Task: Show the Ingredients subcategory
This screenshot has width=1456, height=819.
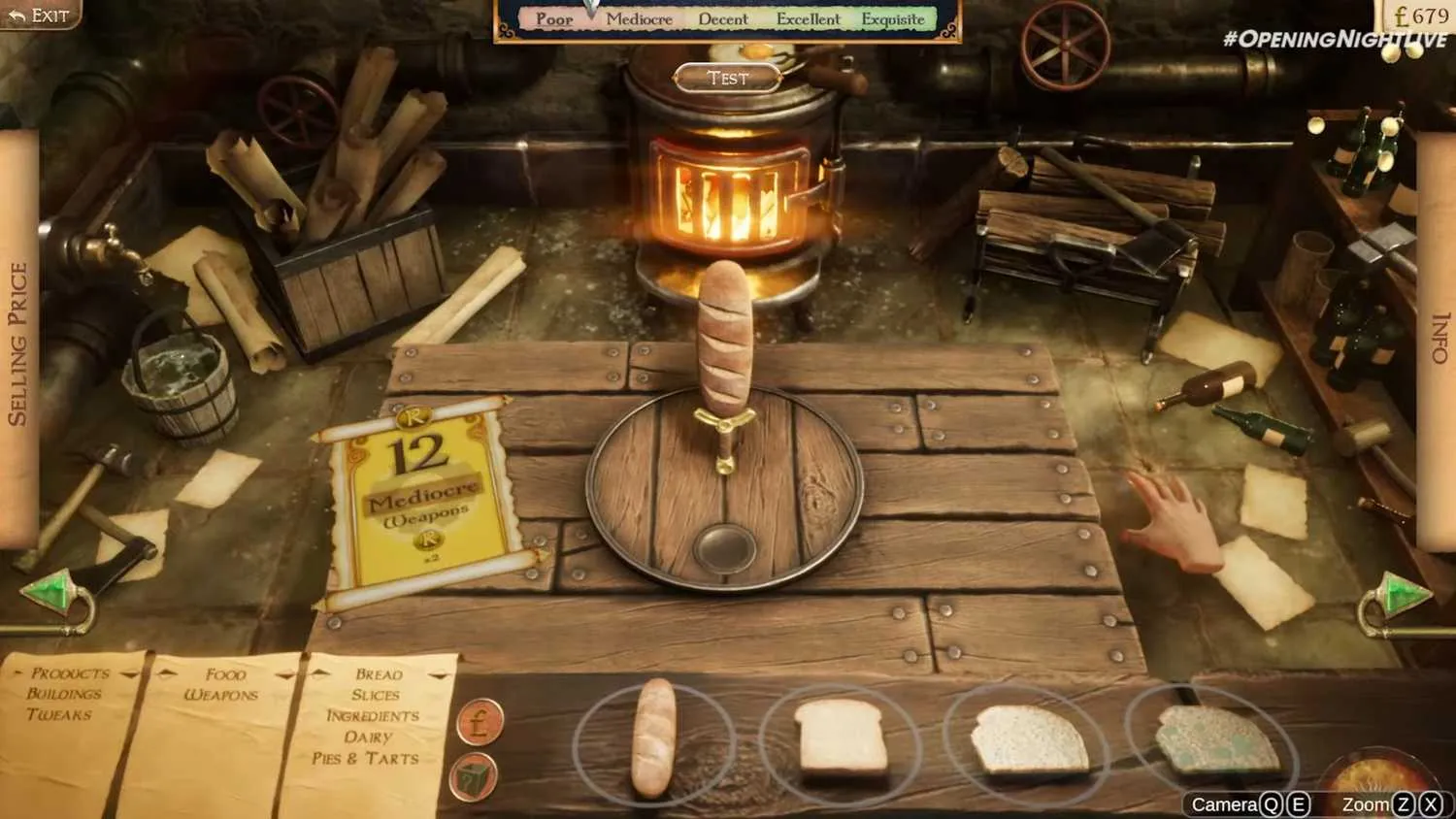Action: point(373,716)
